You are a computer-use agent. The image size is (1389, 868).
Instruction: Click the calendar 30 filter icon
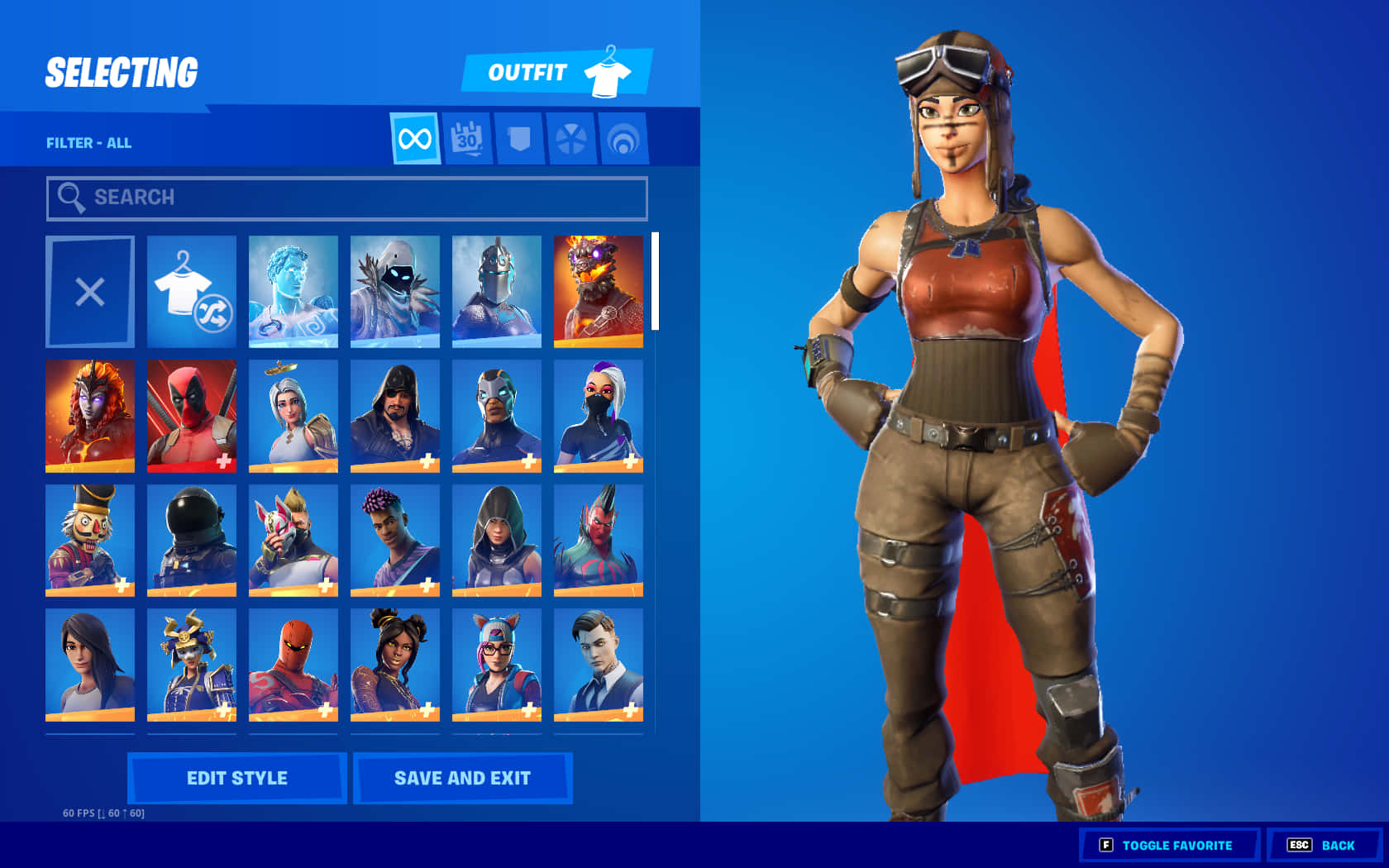(466, 139)
